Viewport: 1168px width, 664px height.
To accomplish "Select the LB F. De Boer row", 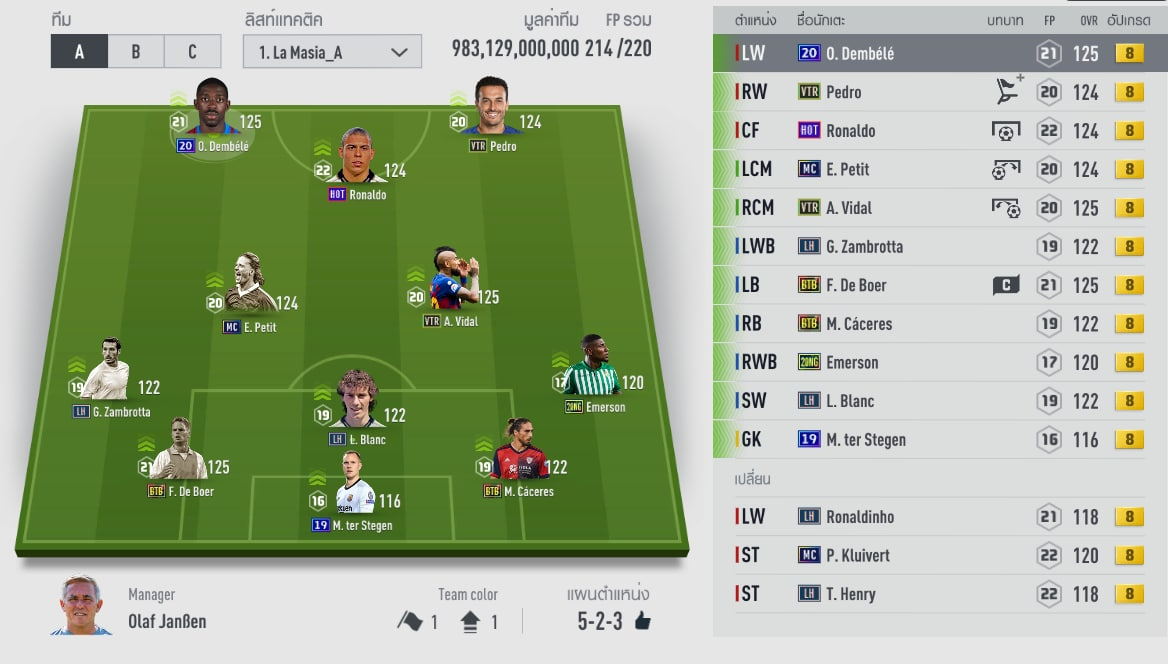I will (x=940, y=285).
